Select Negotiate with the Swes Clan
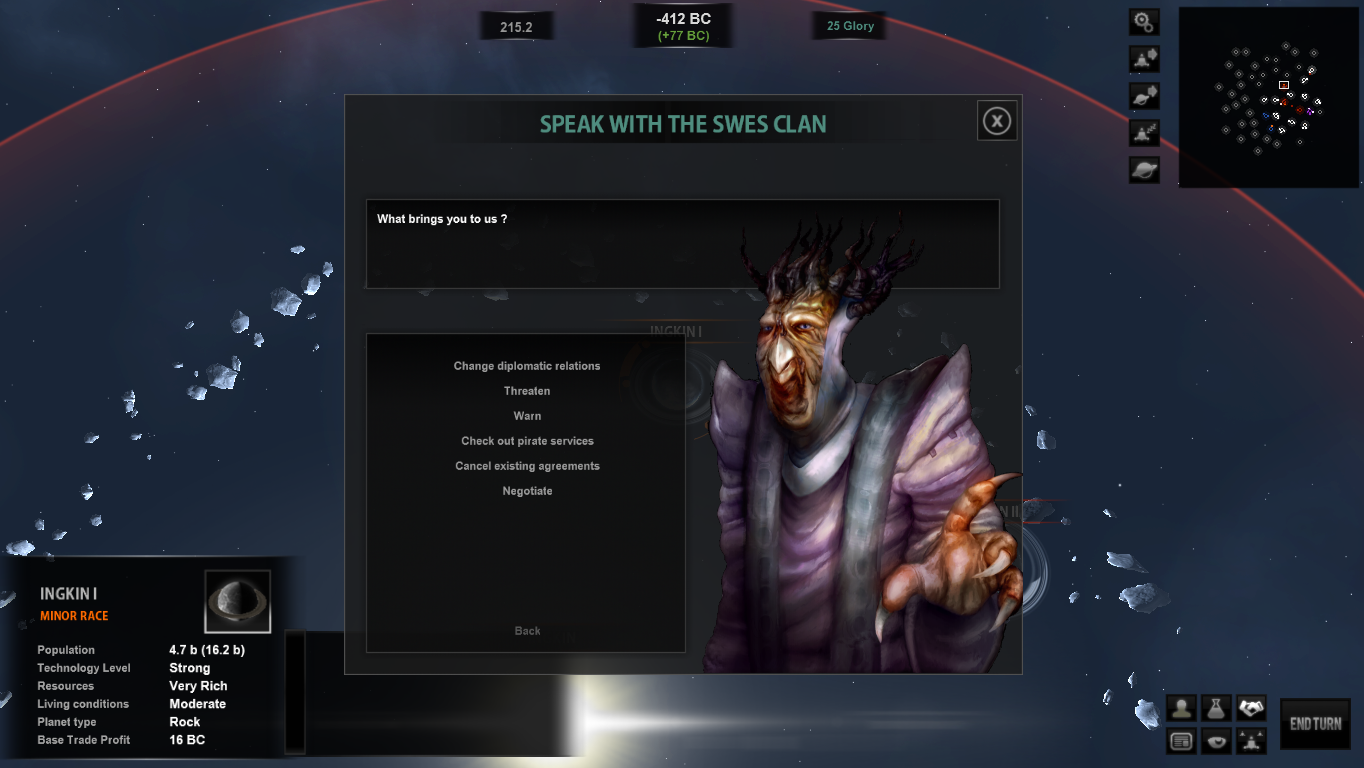Image resolution: width=1364 pixels, height=768 pixels. (x=527, y=491)
